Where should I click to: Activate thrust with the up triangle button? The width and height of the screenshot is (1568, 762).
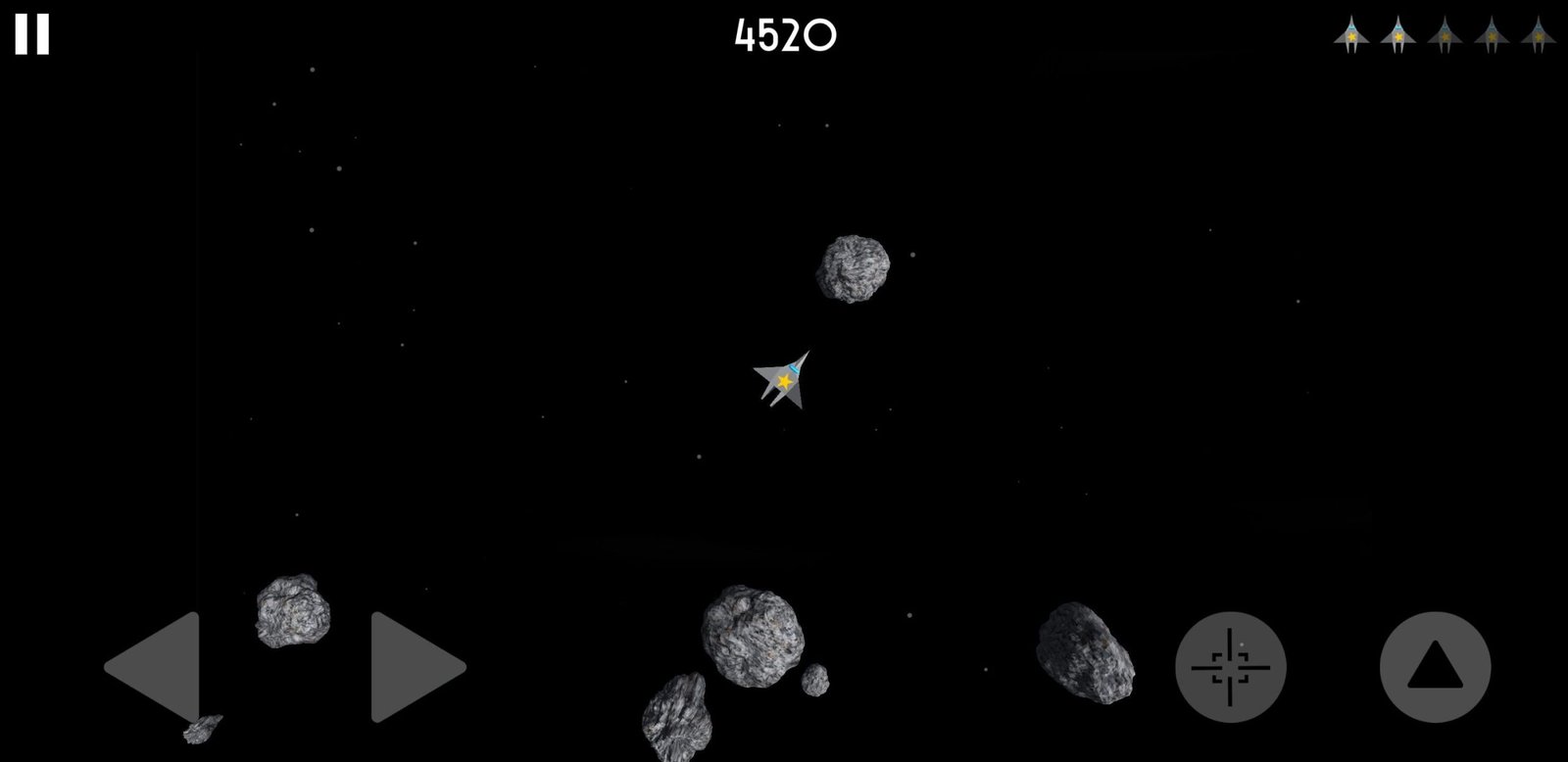1435,667
